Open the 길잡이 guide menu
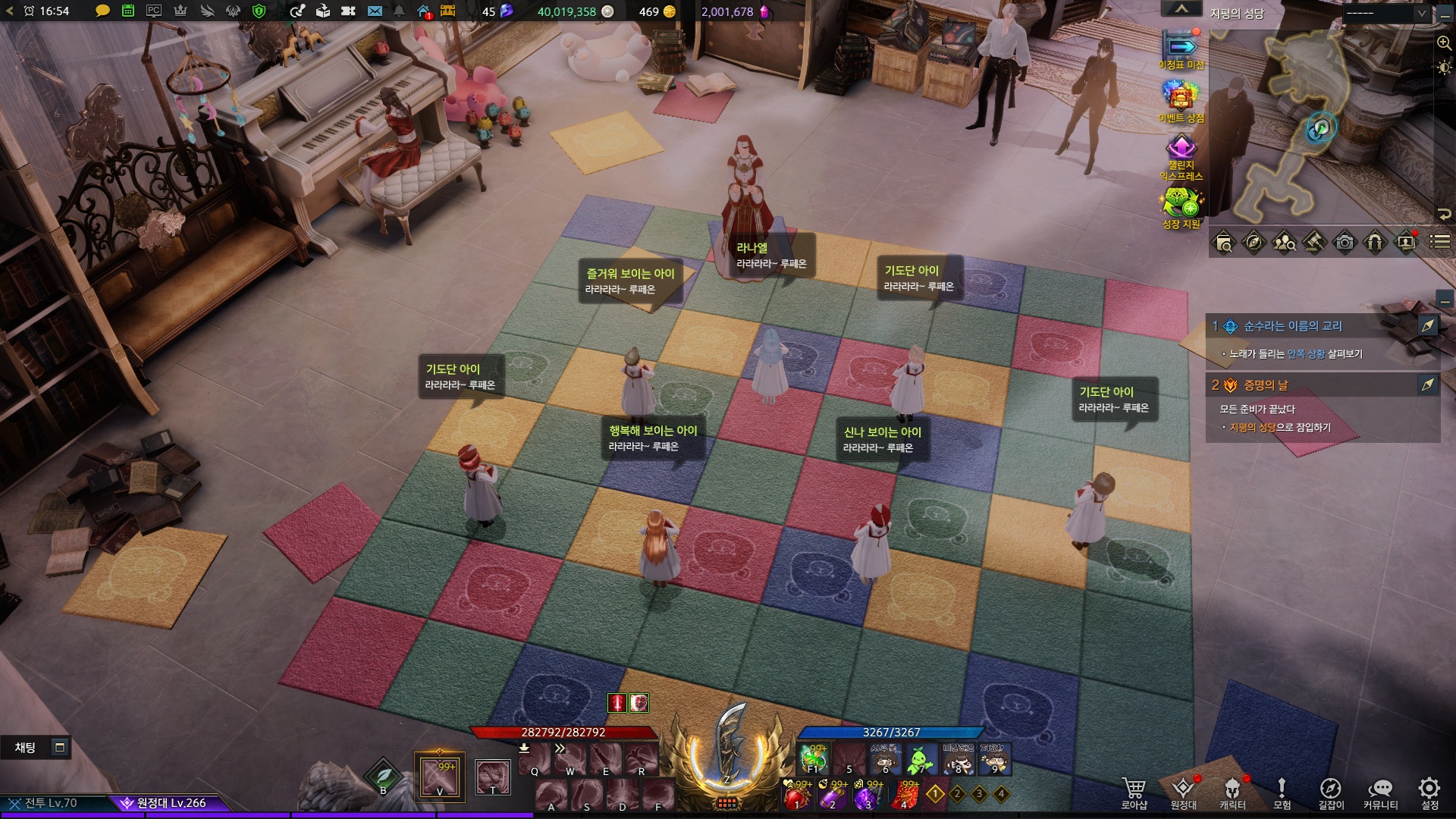1456x819 pixels. tap(1331, 792)
